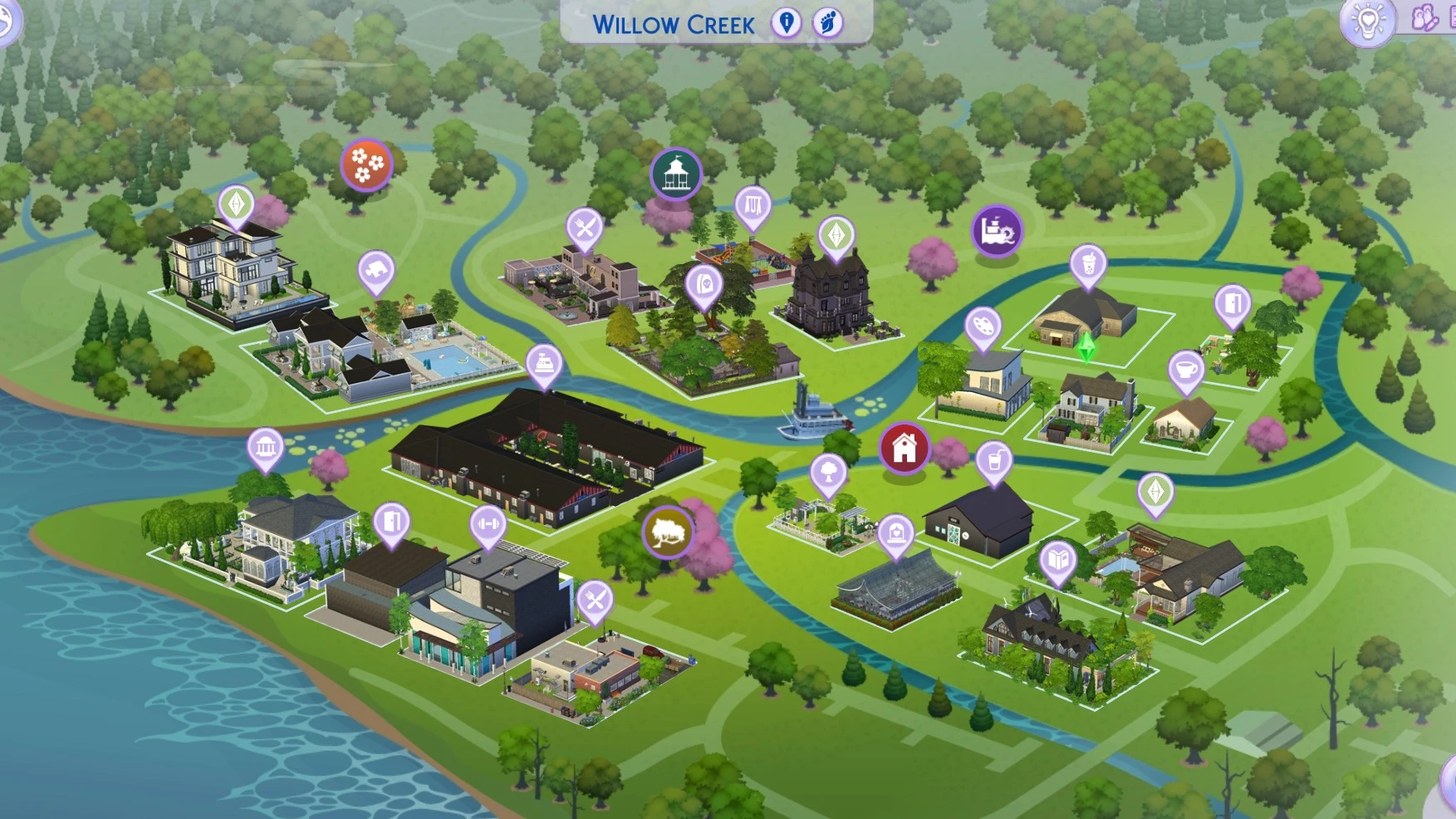Pick the steamboat map marker
The image size is (1456, 819).
[996, 230]
